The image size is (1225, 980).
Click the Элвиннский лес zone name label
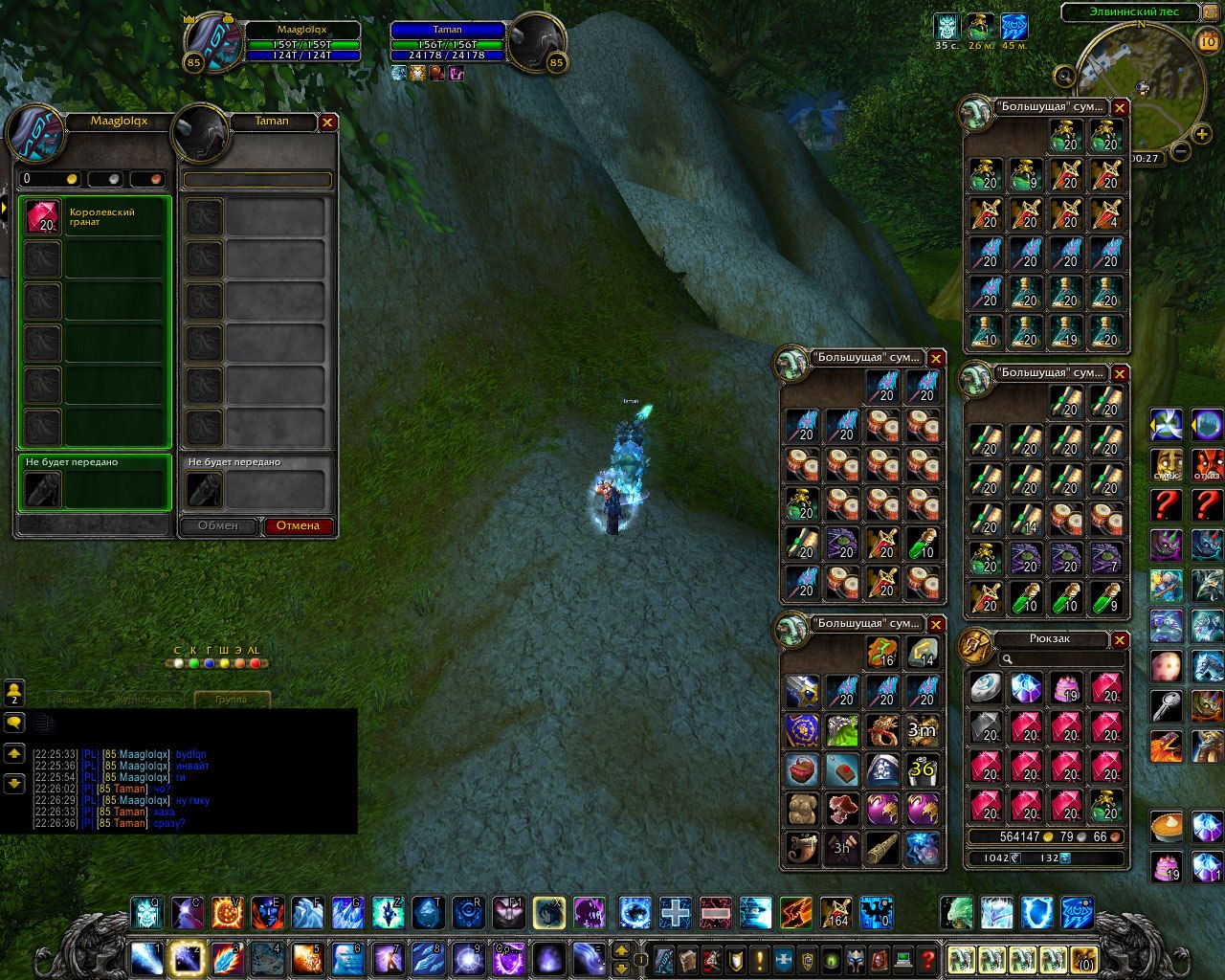(1129, 12)
